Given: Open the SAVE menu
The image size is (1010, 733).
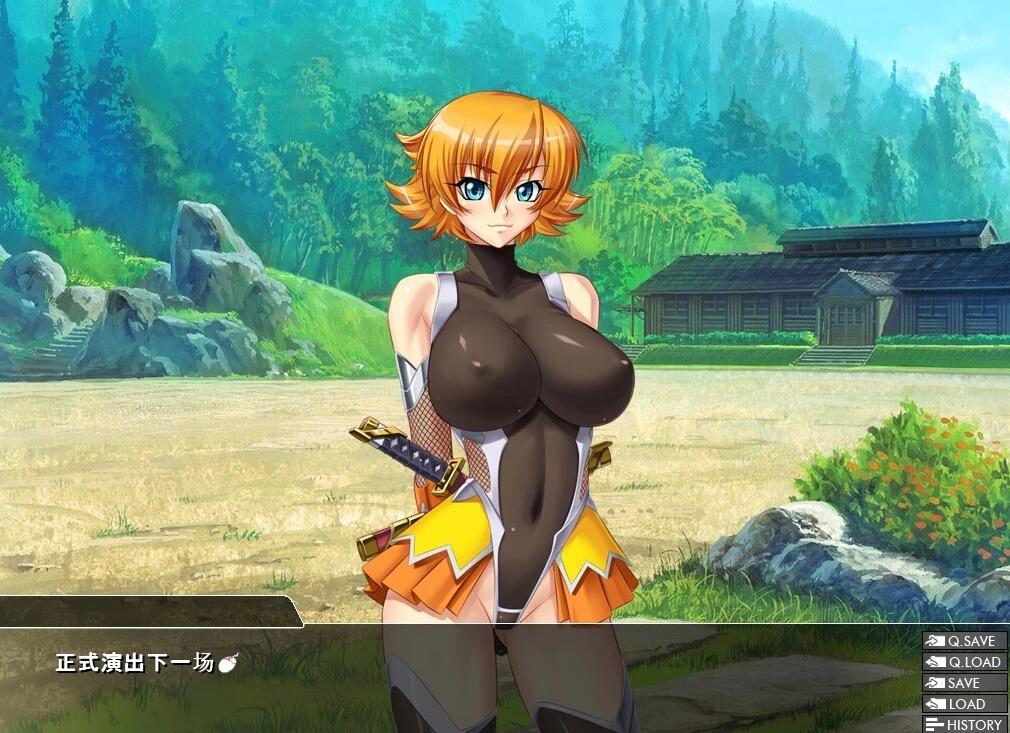Looking at the screenshot, I should click(964, 683).
